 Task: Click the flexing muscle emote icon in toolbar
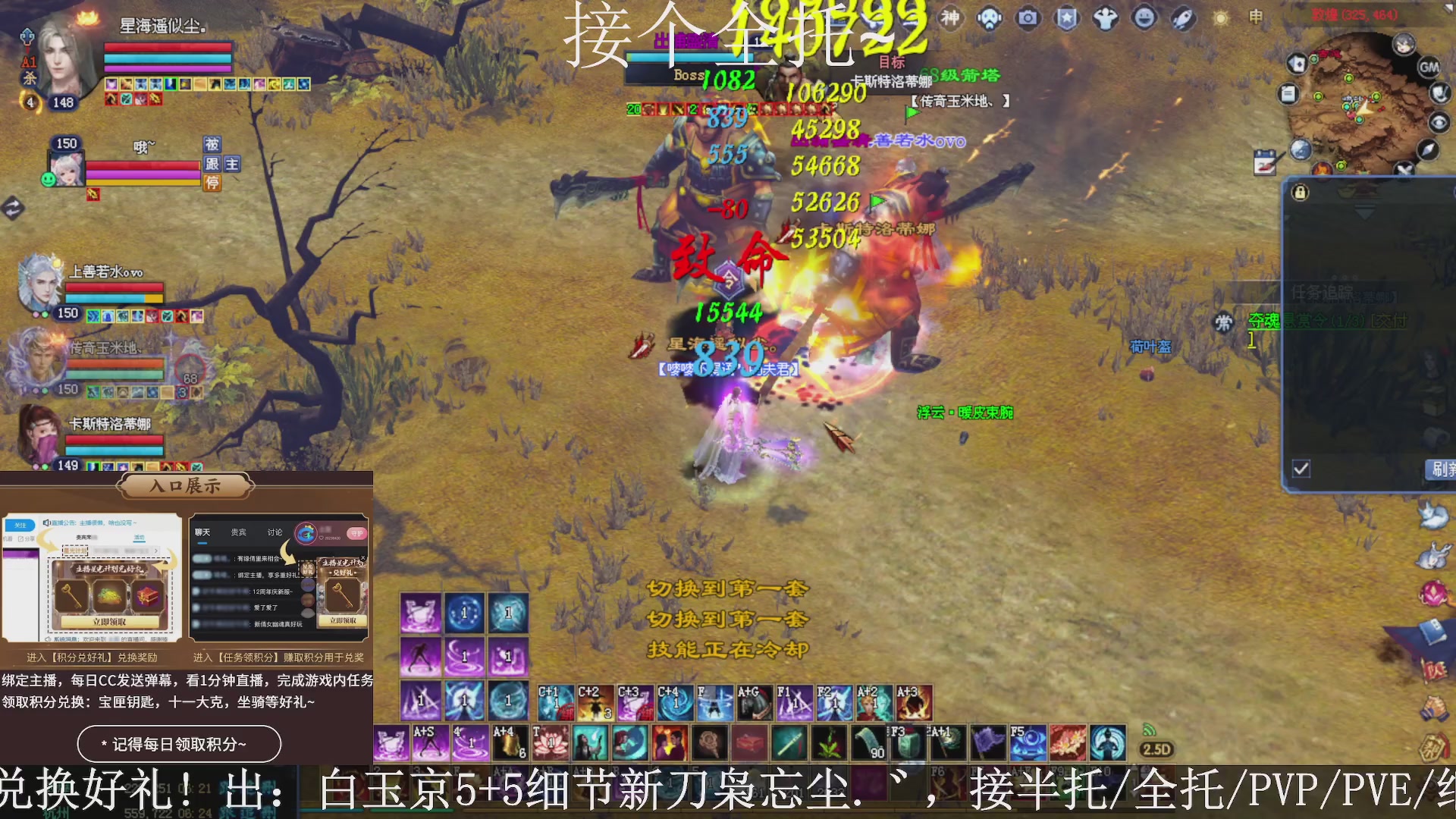point(1107,19)
